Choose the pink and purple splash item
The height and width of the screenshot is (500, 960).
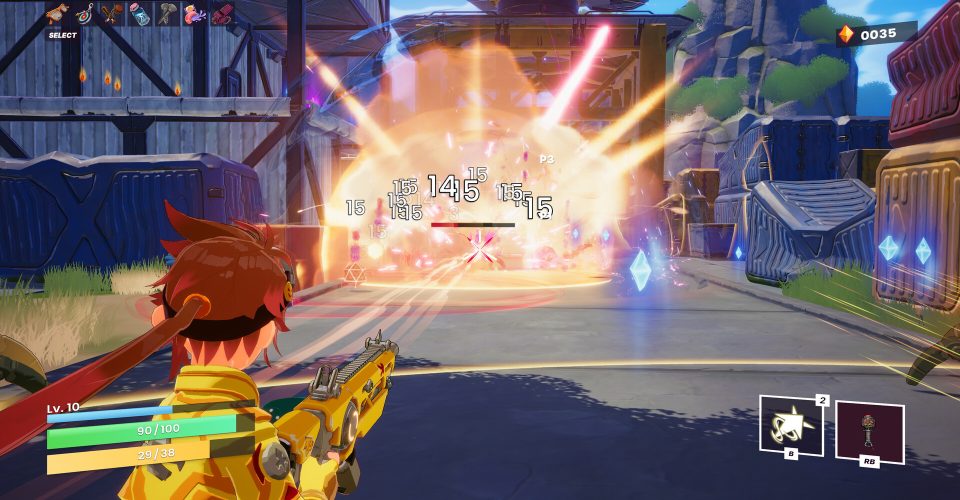click(x=196, y=14)
